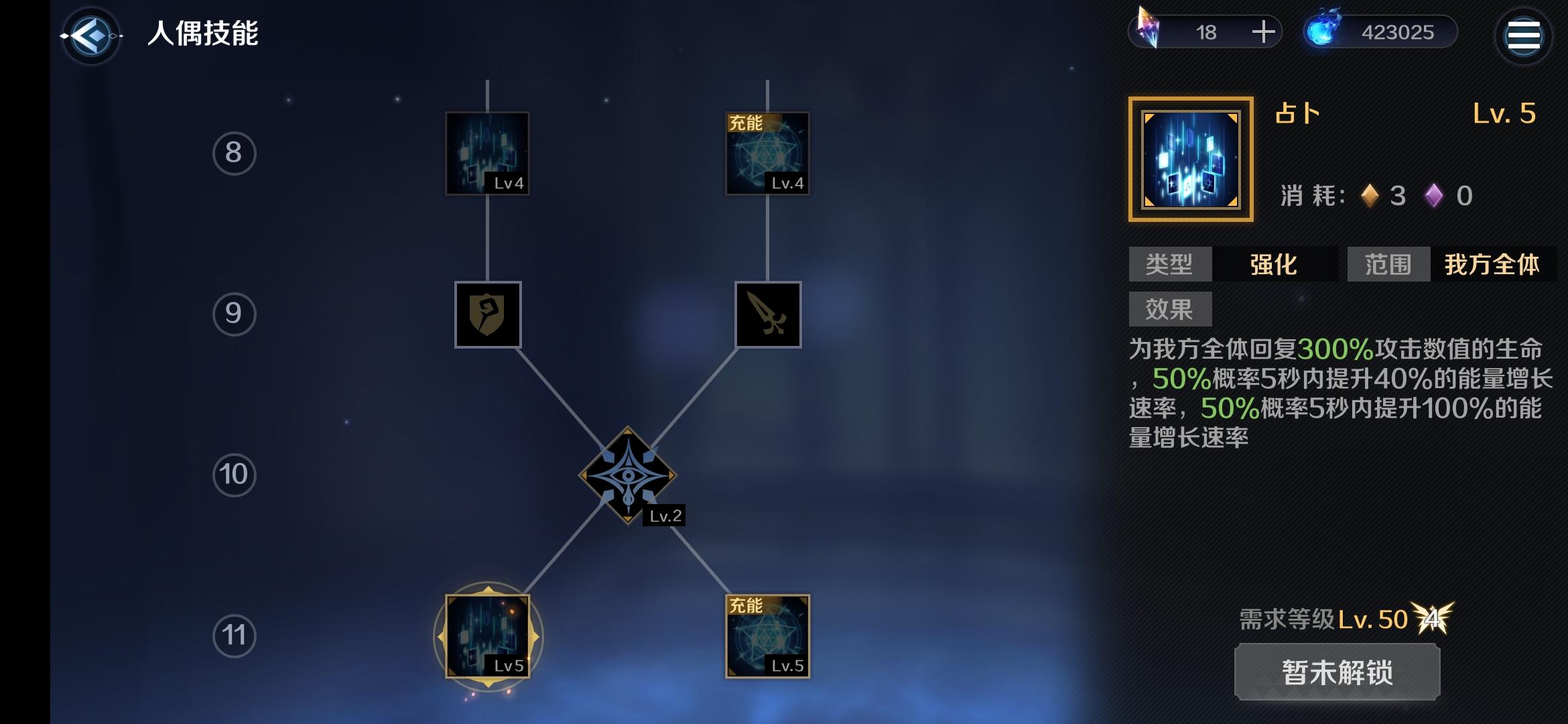The image size is (1568, 724).
Task: Select the 类型 tag
Action: (1169, 265)
